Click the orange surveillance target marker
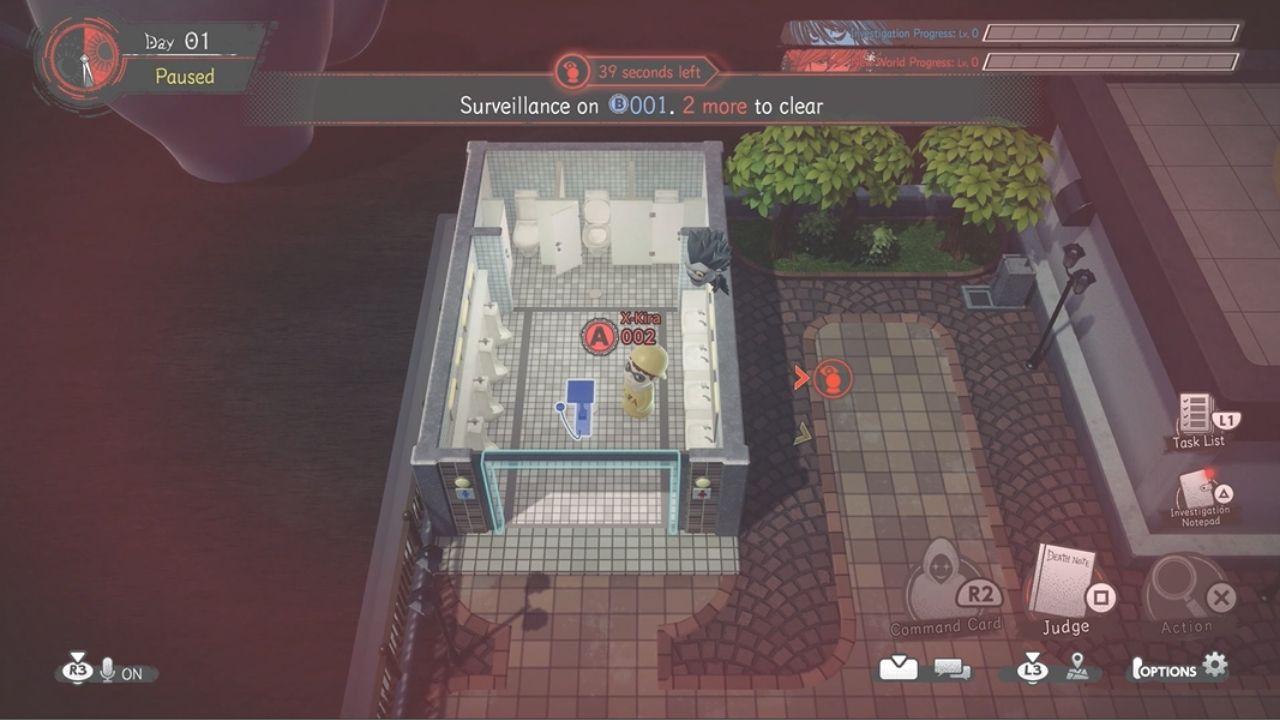1280x720 pixels. point(831,379)
